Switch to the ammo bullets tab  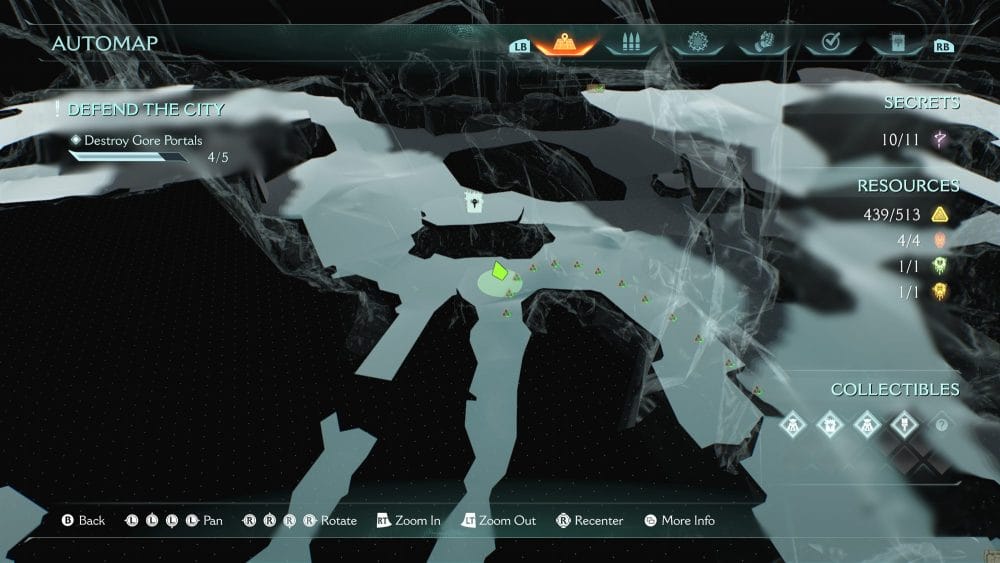(630, 43)
